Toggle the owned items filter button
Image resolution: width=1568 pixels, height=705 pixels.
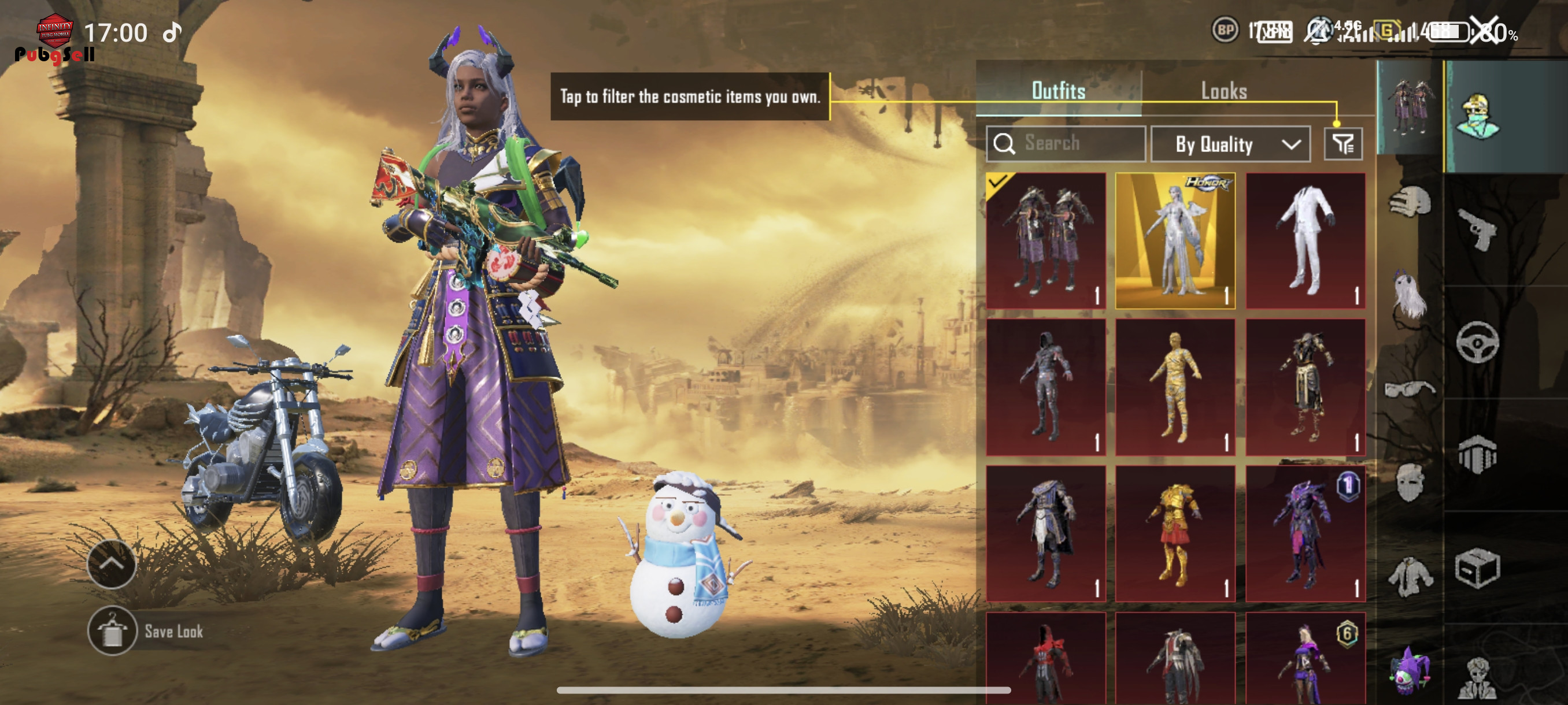pos(1343,144)
